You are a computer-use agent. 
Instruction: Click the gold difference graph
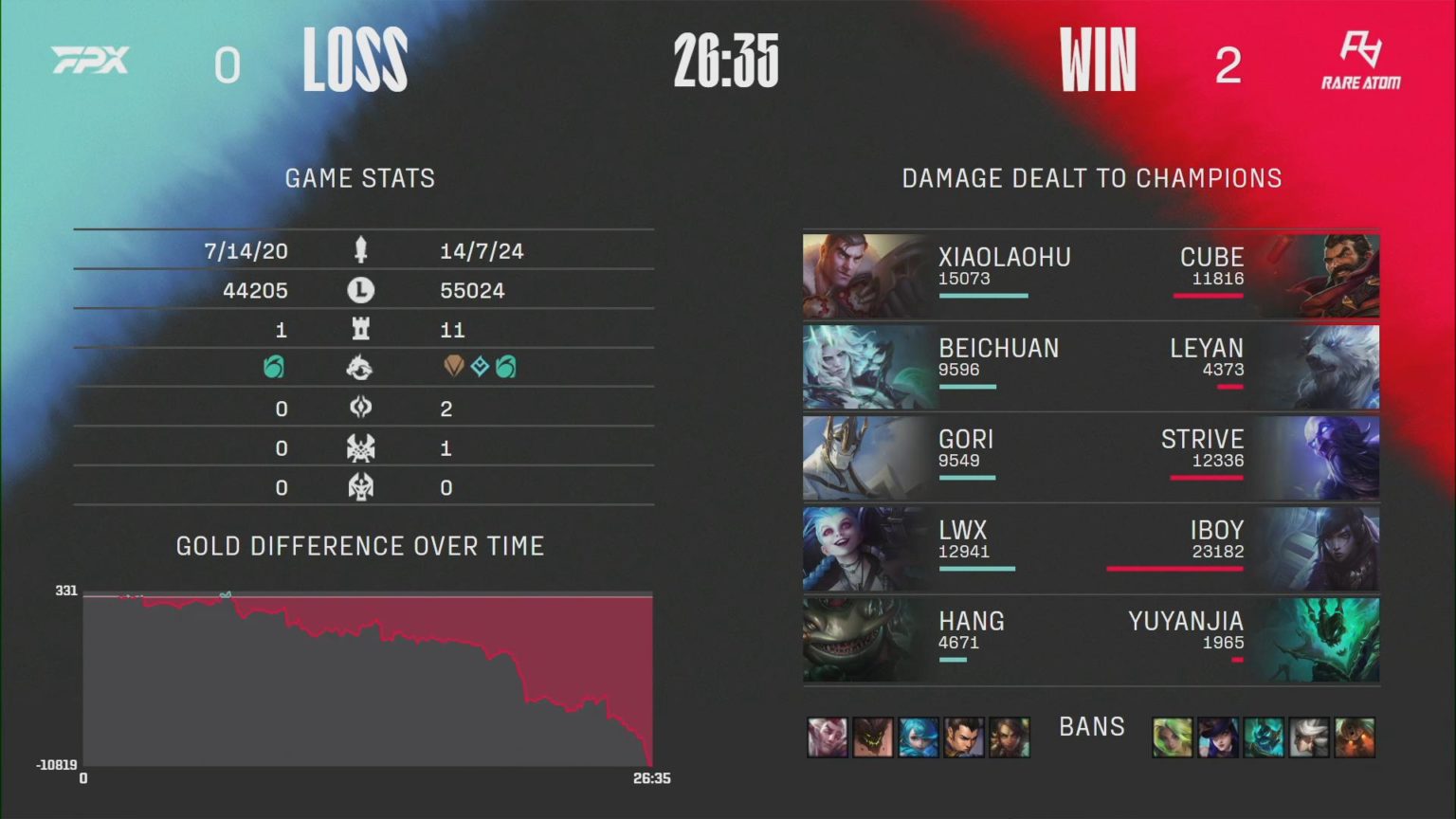click(368, 678)
